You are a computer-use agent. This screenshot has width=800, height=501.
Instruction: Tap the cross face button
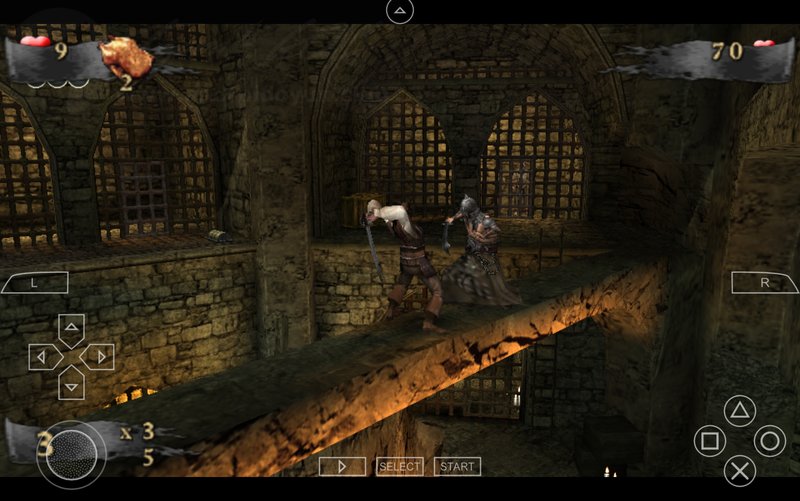(739, 470)
